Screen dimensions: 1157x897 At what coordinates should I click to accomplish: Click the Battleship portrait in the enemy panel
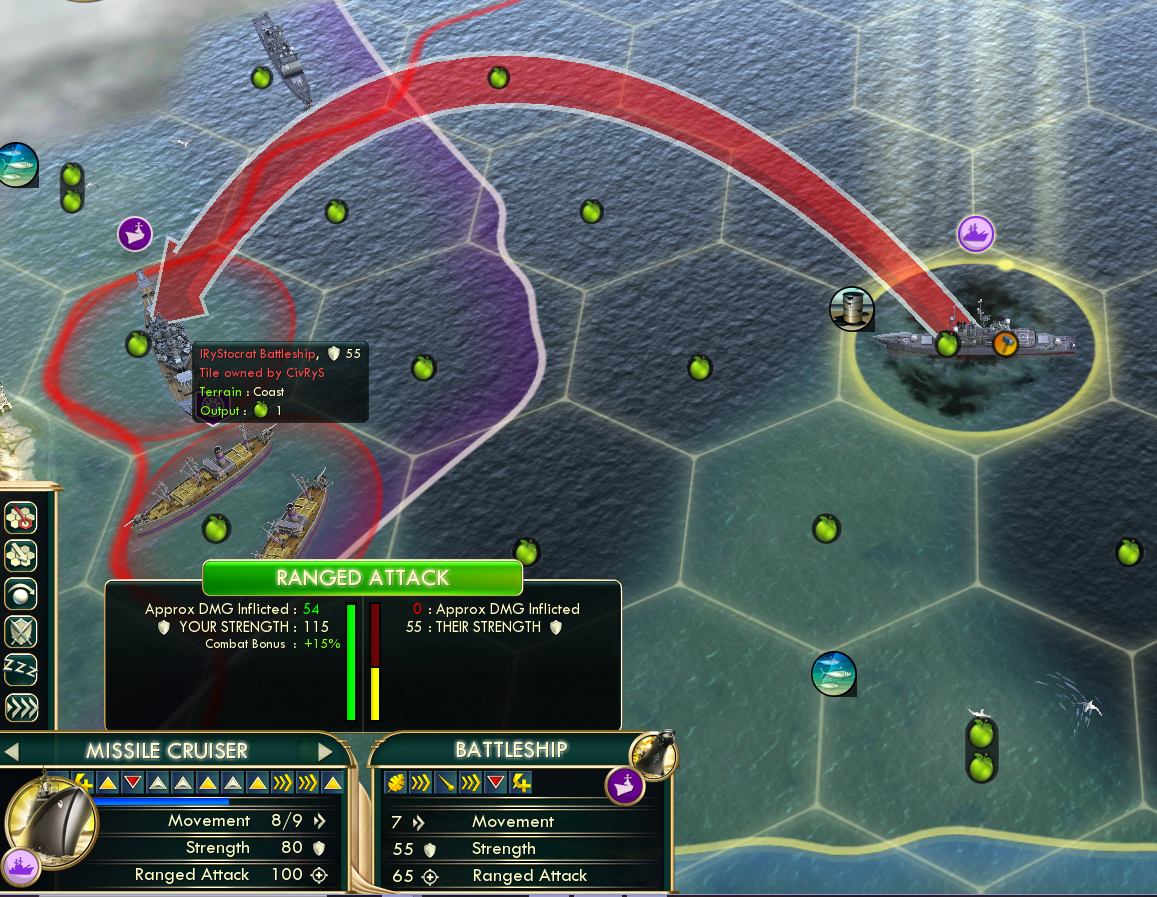pyautogui.click(x=653, y=752)
